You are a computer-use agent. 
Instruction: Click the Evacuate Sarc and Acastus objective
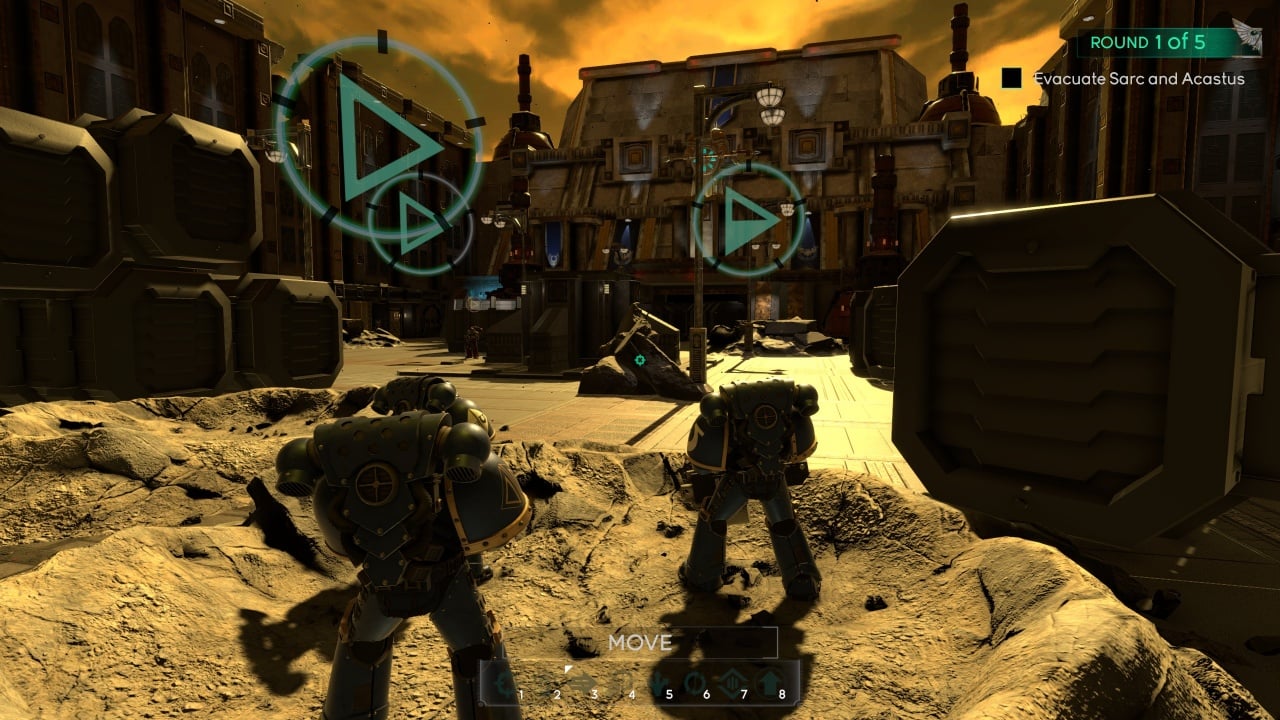point(1138,78)
